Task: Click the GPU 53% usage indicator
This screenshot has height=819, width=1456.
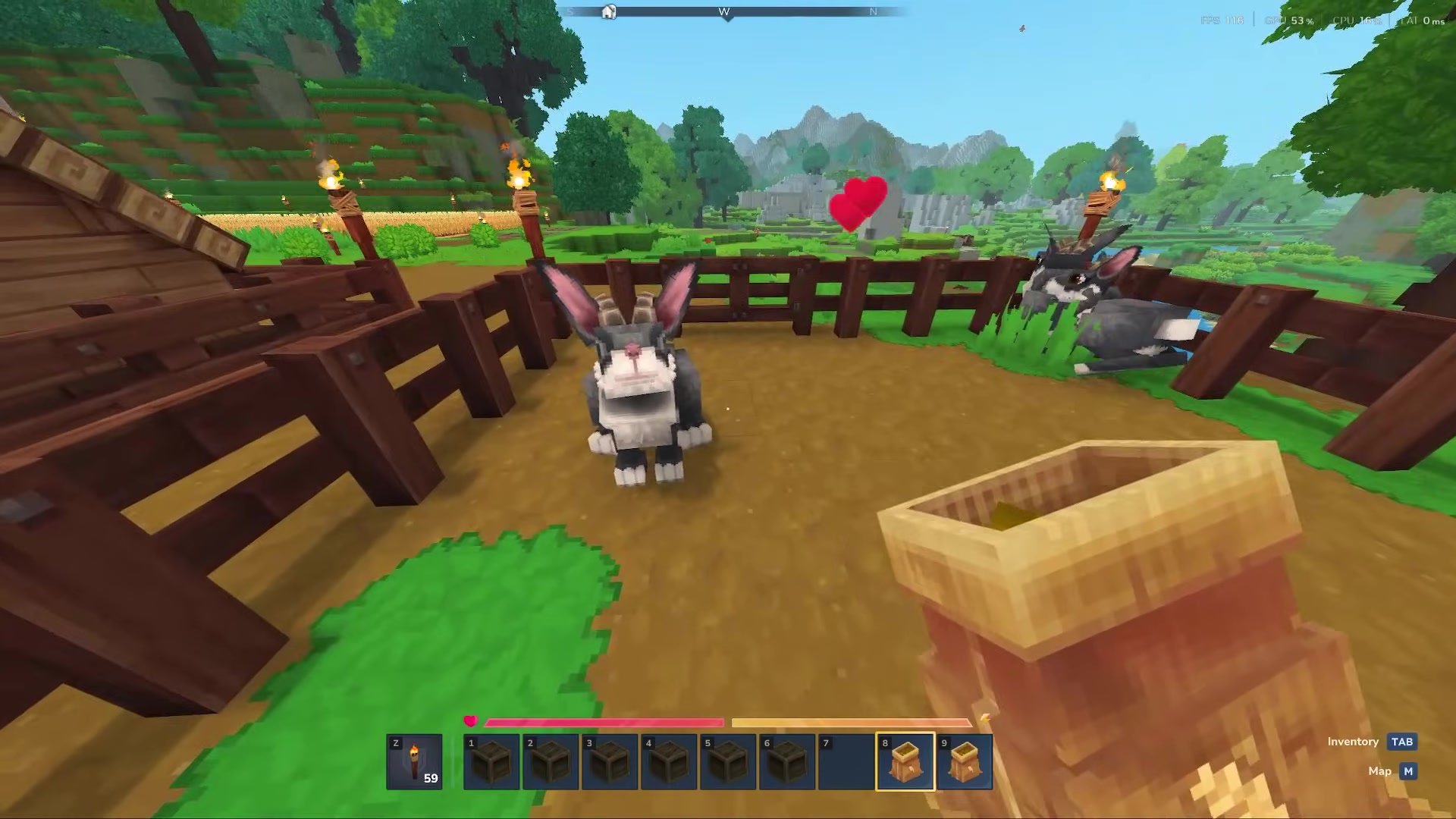Action: pyautogui.click(x=1288, y=21)
